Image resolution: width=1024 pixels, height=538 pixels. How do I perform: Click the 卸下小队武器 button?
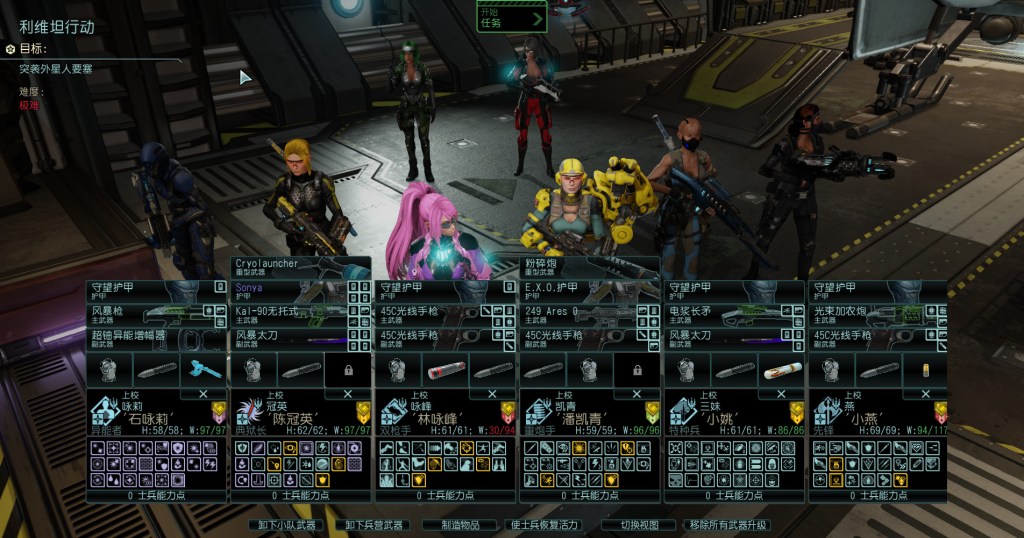coord(285,525)
